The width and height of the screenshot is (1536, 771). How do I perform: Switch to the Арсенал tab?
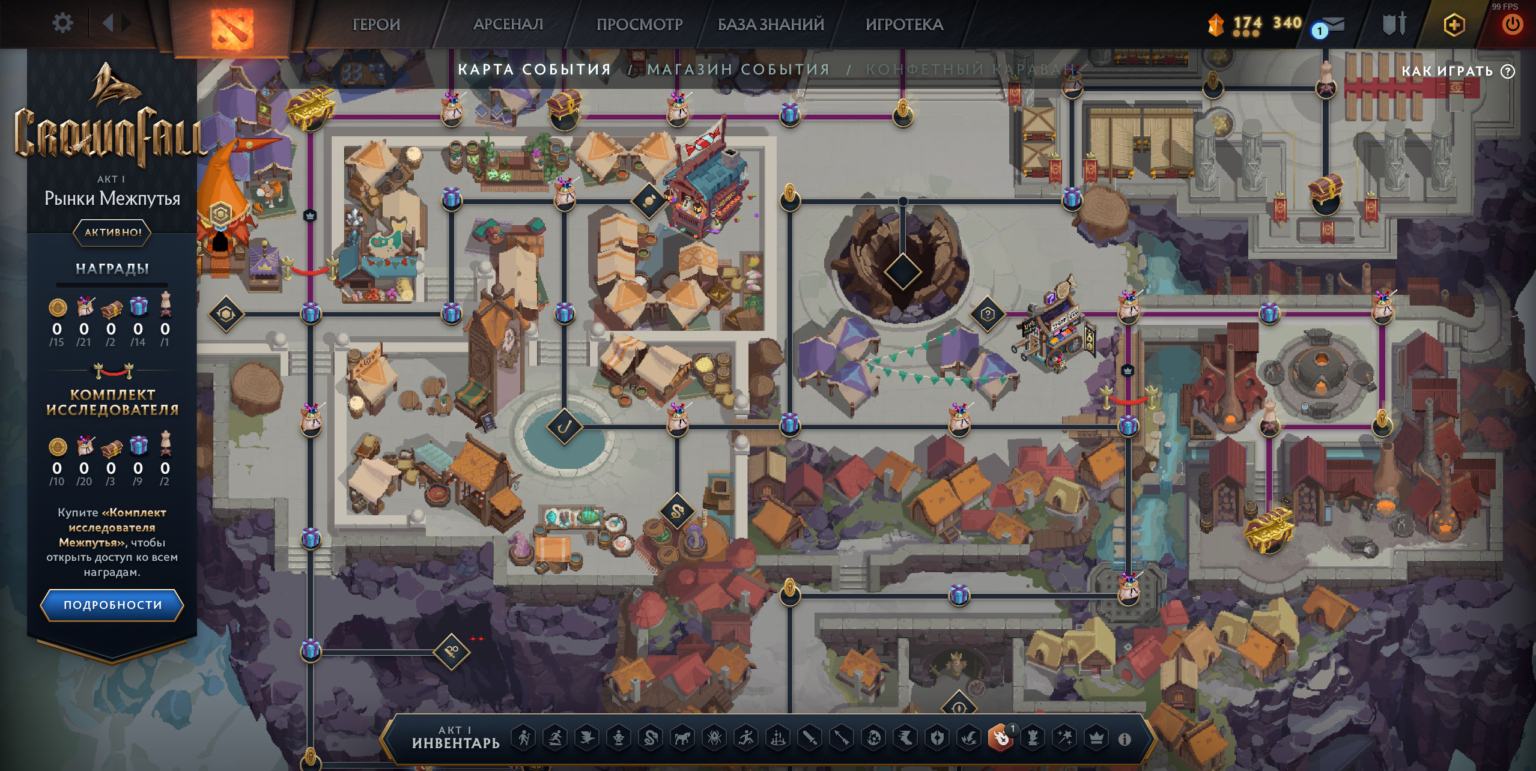pyautogui.click(x=508, y=24)
